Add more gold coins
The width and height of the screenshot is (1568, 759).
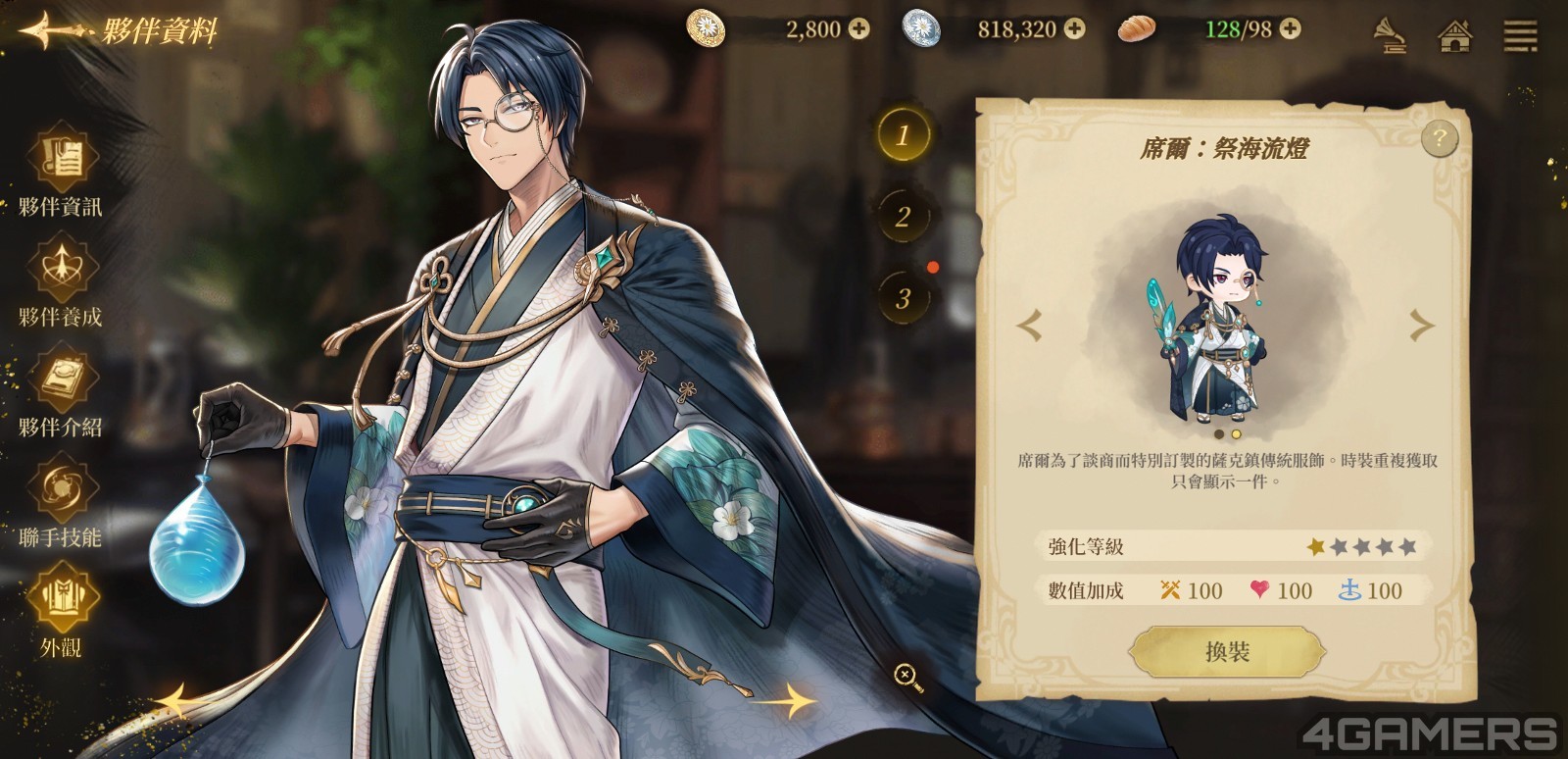click(858, 29)
